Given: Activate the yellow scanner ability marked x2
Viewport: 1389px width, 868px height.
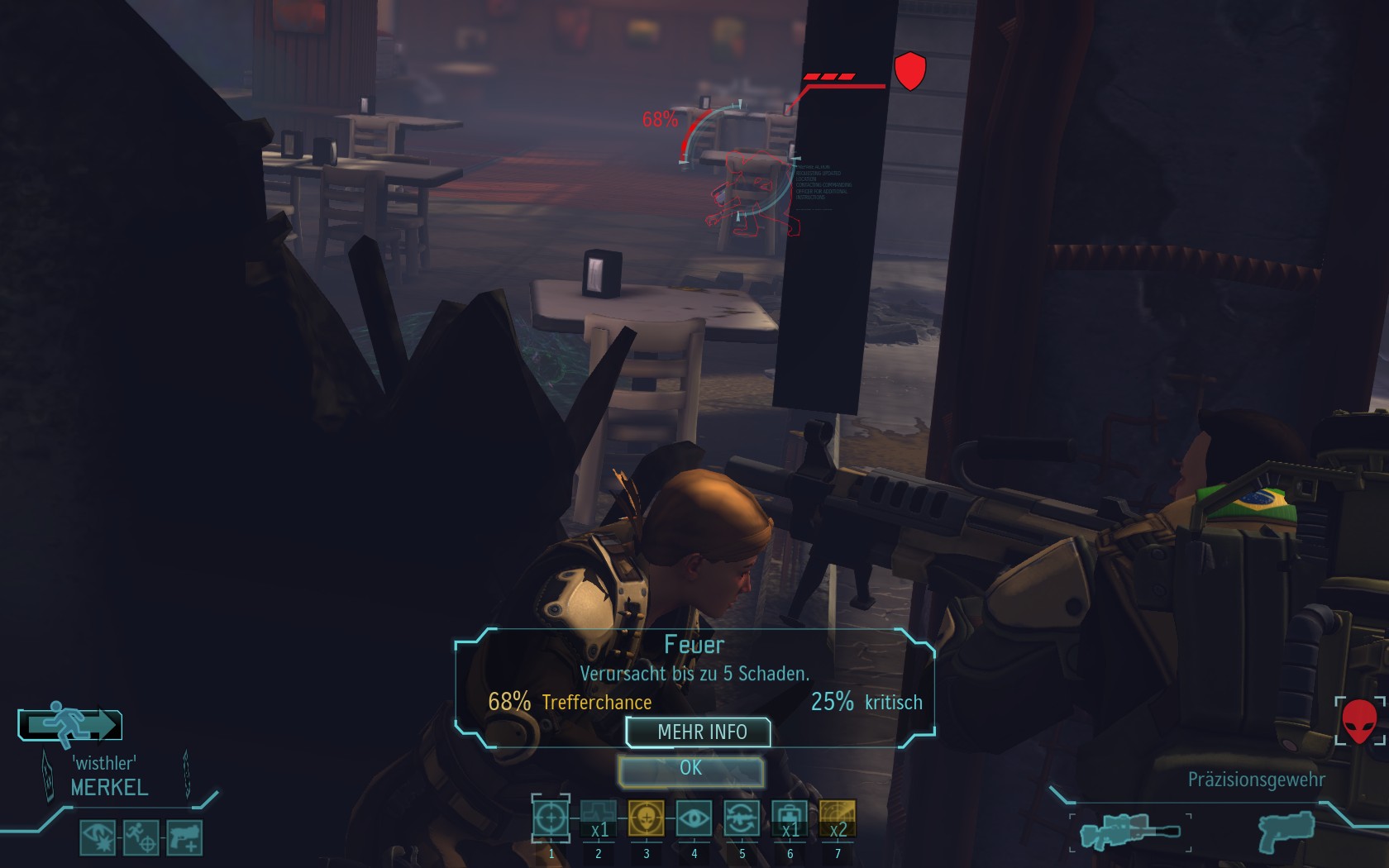Looking at the screenshot, I should (838, 819).
